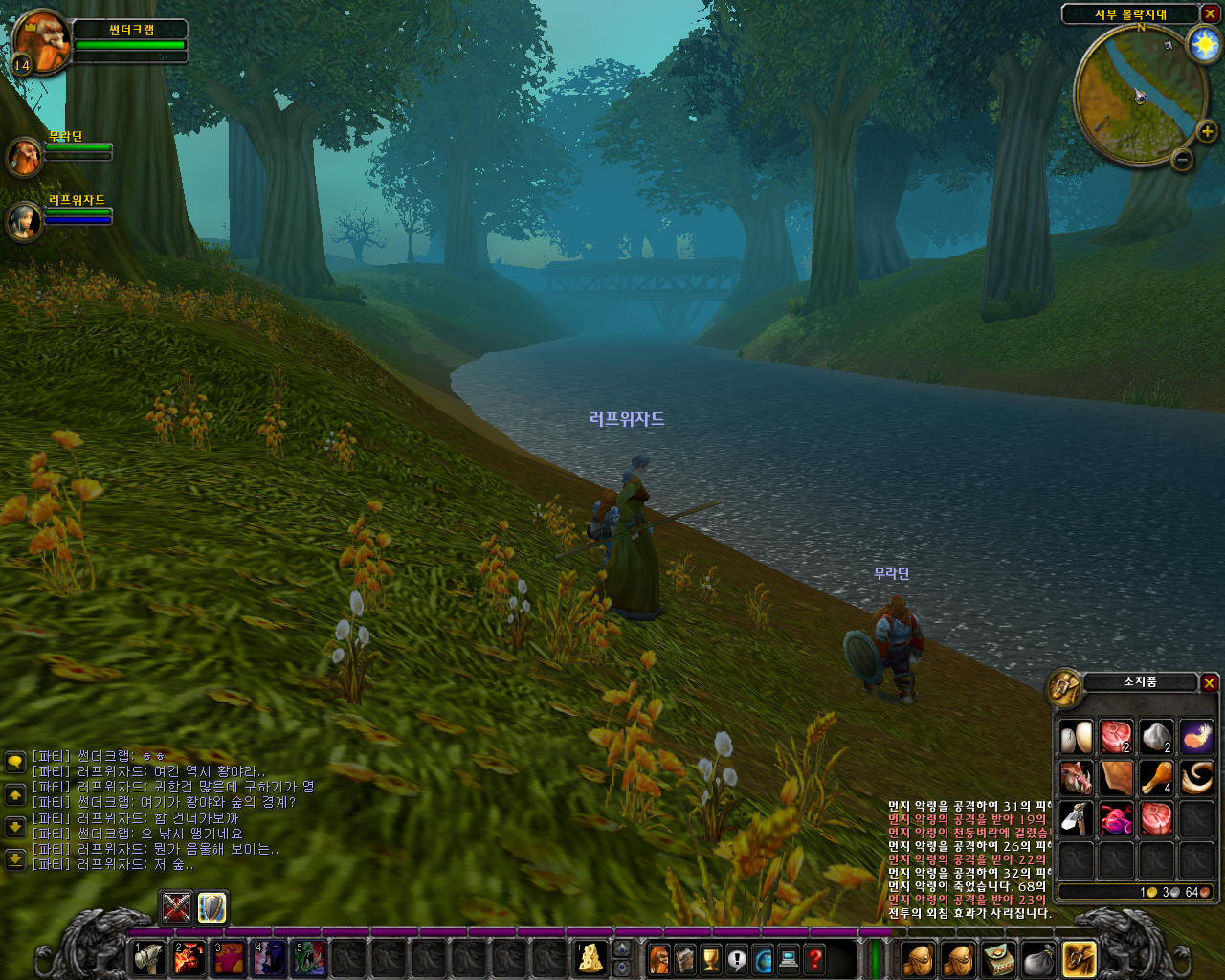Close the 소지품 bag window
1225x980 pixels.
pos(1210,682)
